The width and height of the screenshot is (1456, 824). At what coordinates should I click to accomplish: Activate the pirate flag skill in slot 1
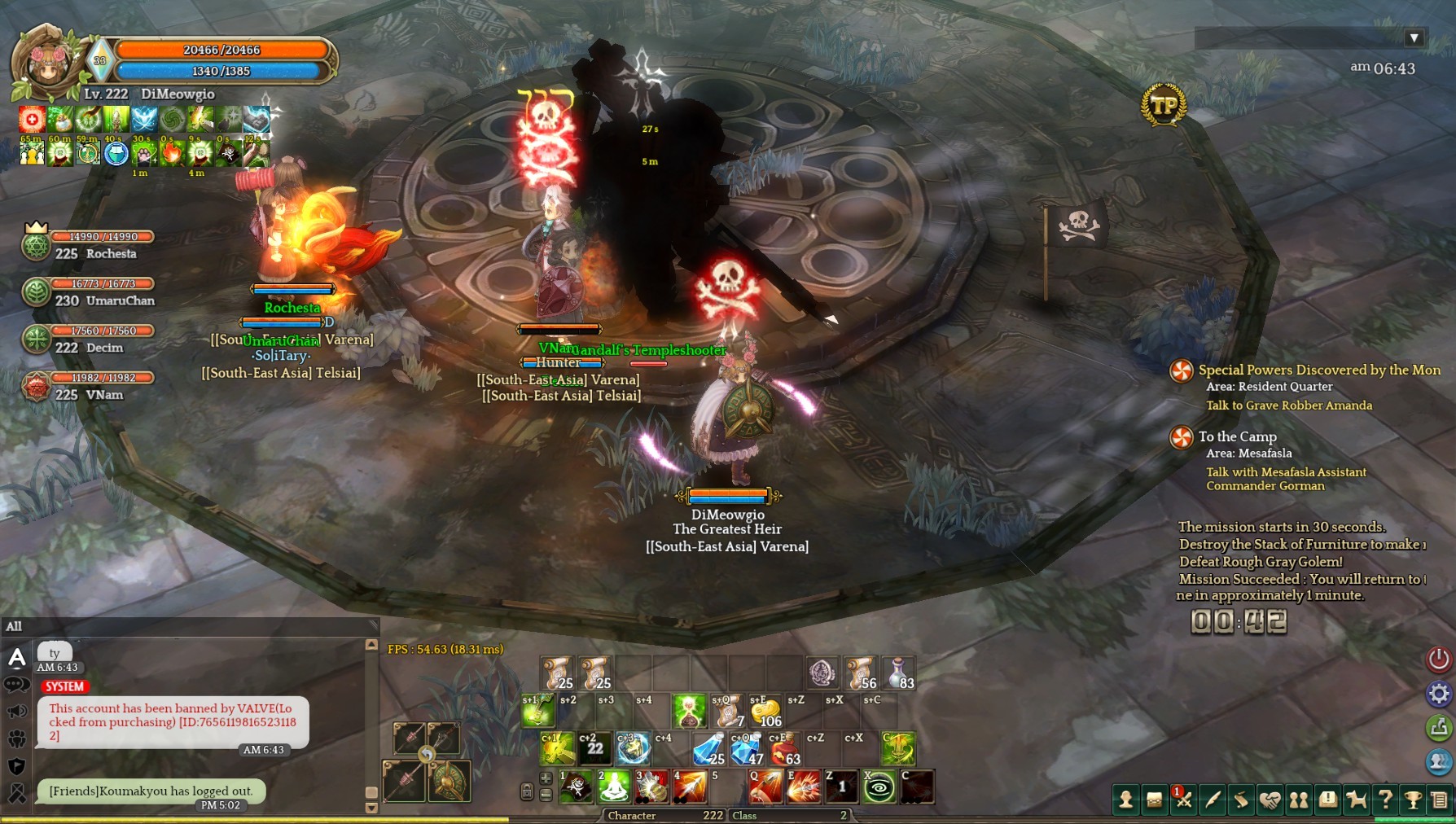[577, 787]
